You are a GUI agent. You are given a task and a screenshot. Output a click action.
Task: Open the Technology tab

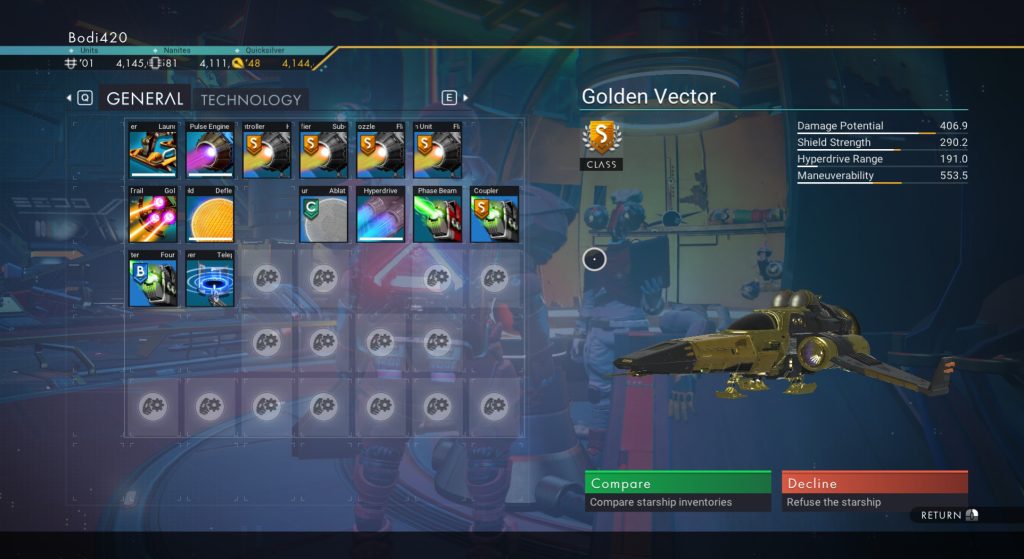250,99
